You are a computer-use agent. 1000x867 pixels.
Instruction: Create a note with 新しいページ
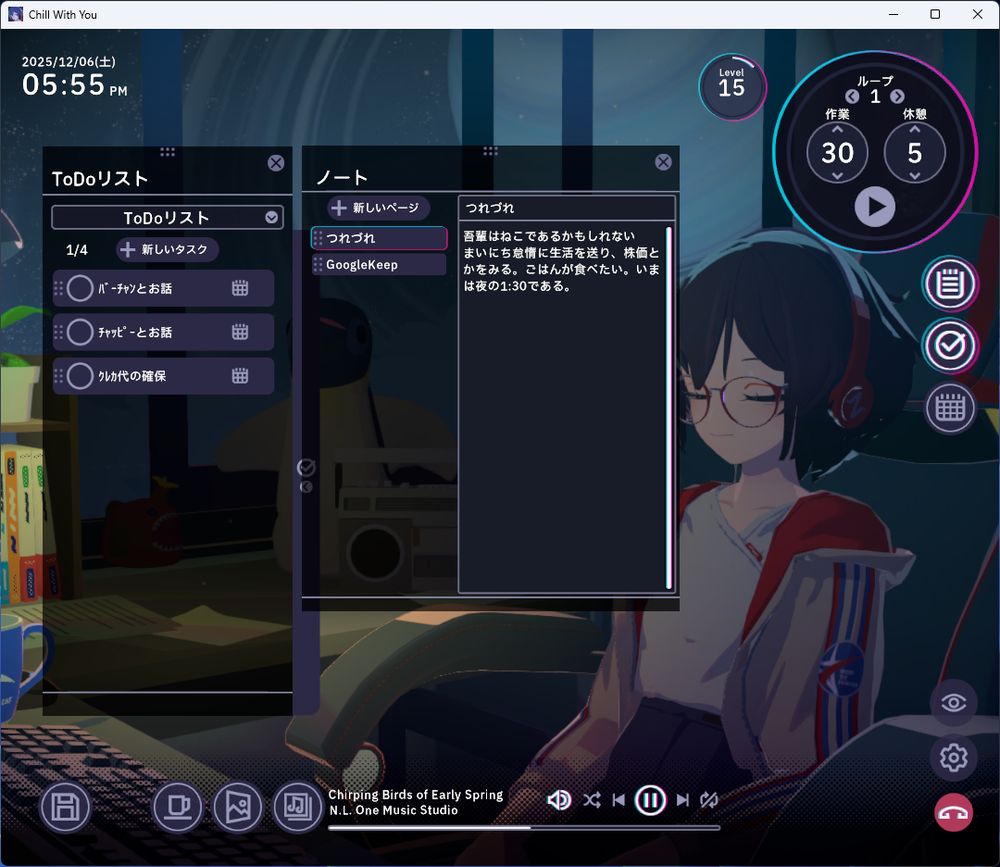379,208
